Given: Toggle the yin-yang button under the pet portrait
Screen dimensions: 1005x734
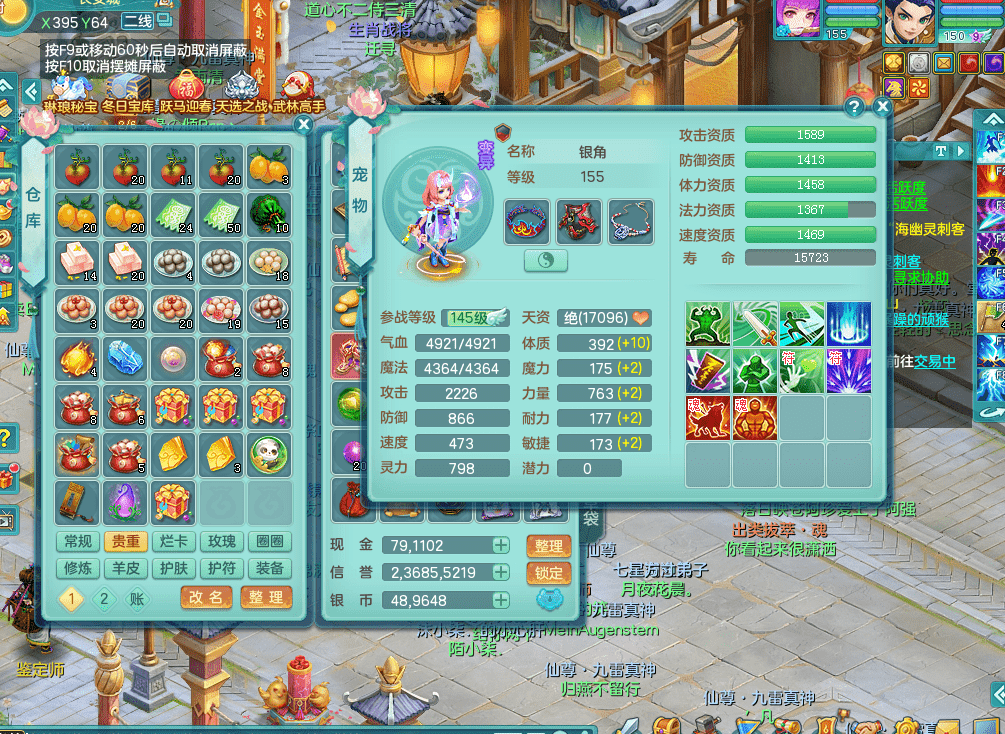Looking at the screenshot, I should tap(546, 260).
